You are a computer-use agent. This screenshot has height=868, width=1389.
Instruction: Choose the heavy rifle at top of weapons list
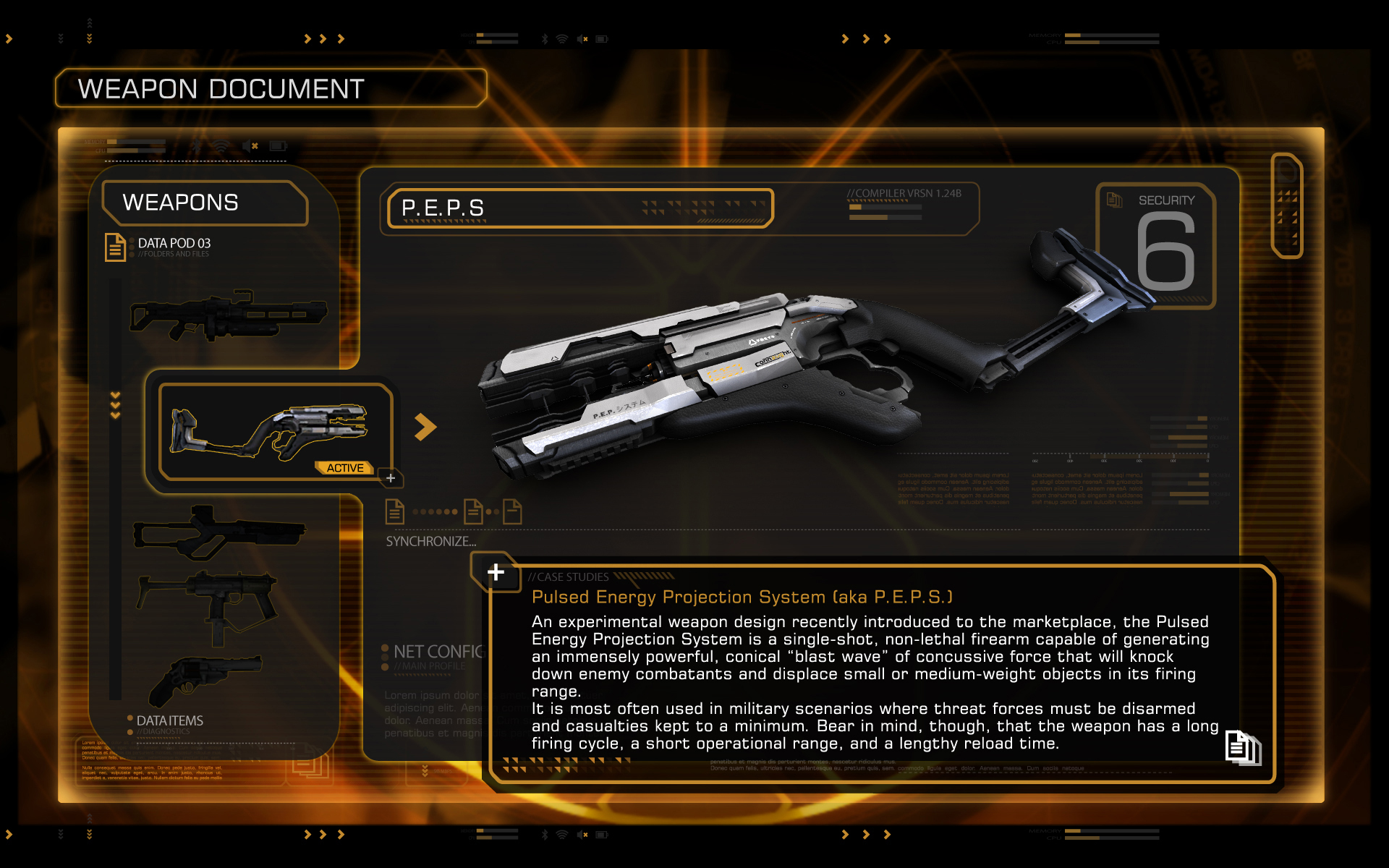228,316
